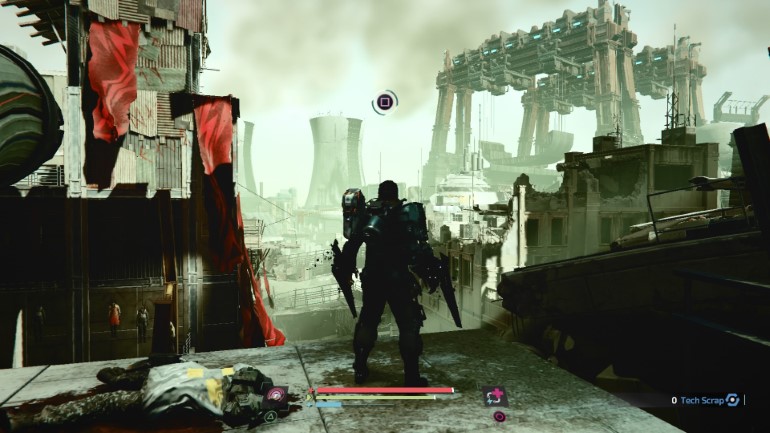Screen dimensions: 770x433
Task: Click the pink circular drone module icon
Action: pos(275,396)
